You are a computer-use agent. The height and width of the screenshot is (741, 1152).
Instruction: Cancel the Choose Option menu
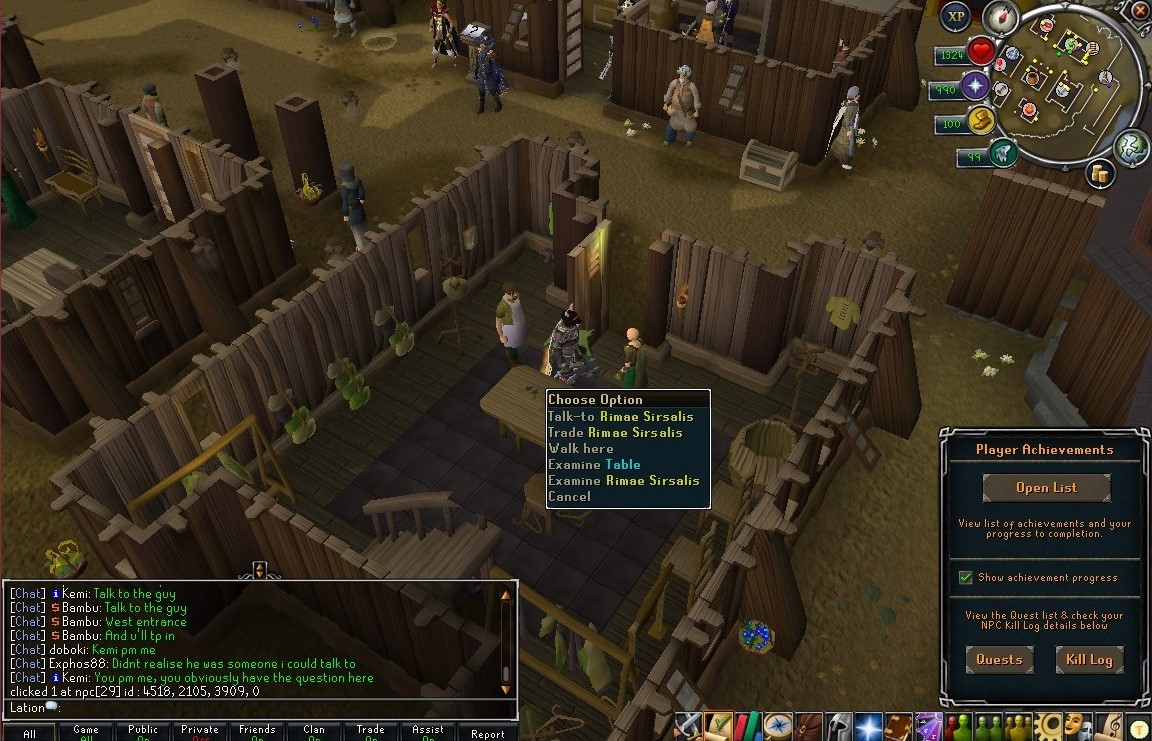[x=569, y=496]
